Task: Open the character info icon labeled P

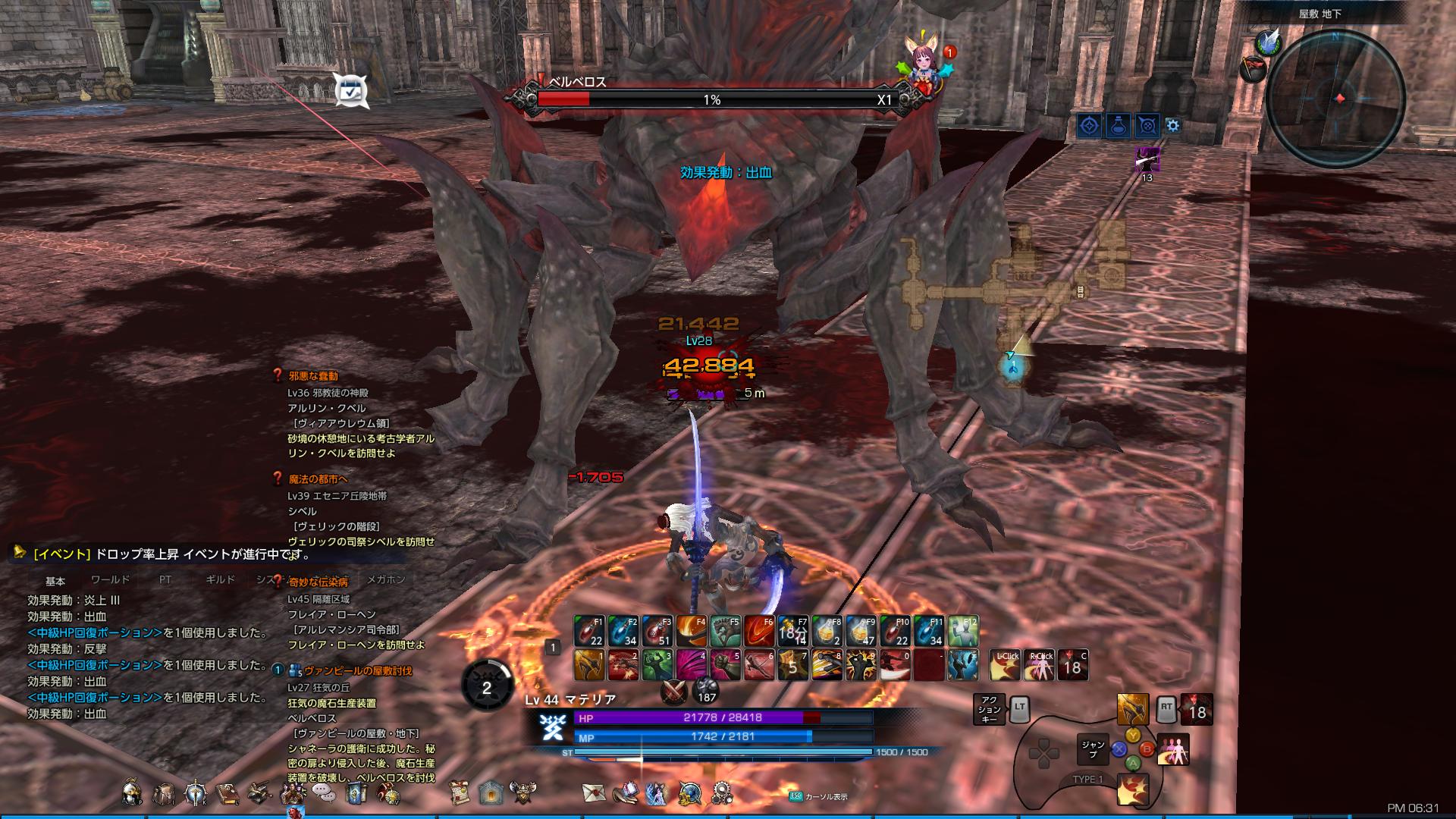Action: 129,793
